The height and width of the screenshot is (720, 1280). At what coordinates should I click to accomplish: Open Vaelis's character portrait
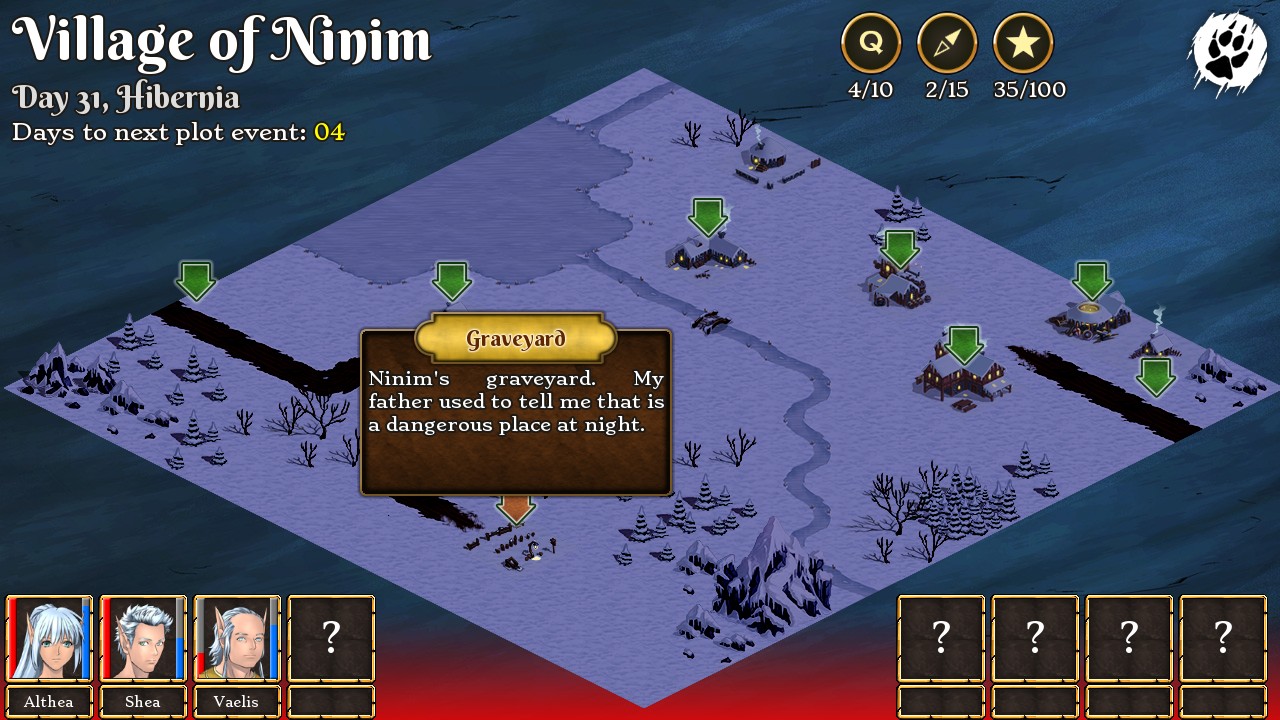point(236,638)
